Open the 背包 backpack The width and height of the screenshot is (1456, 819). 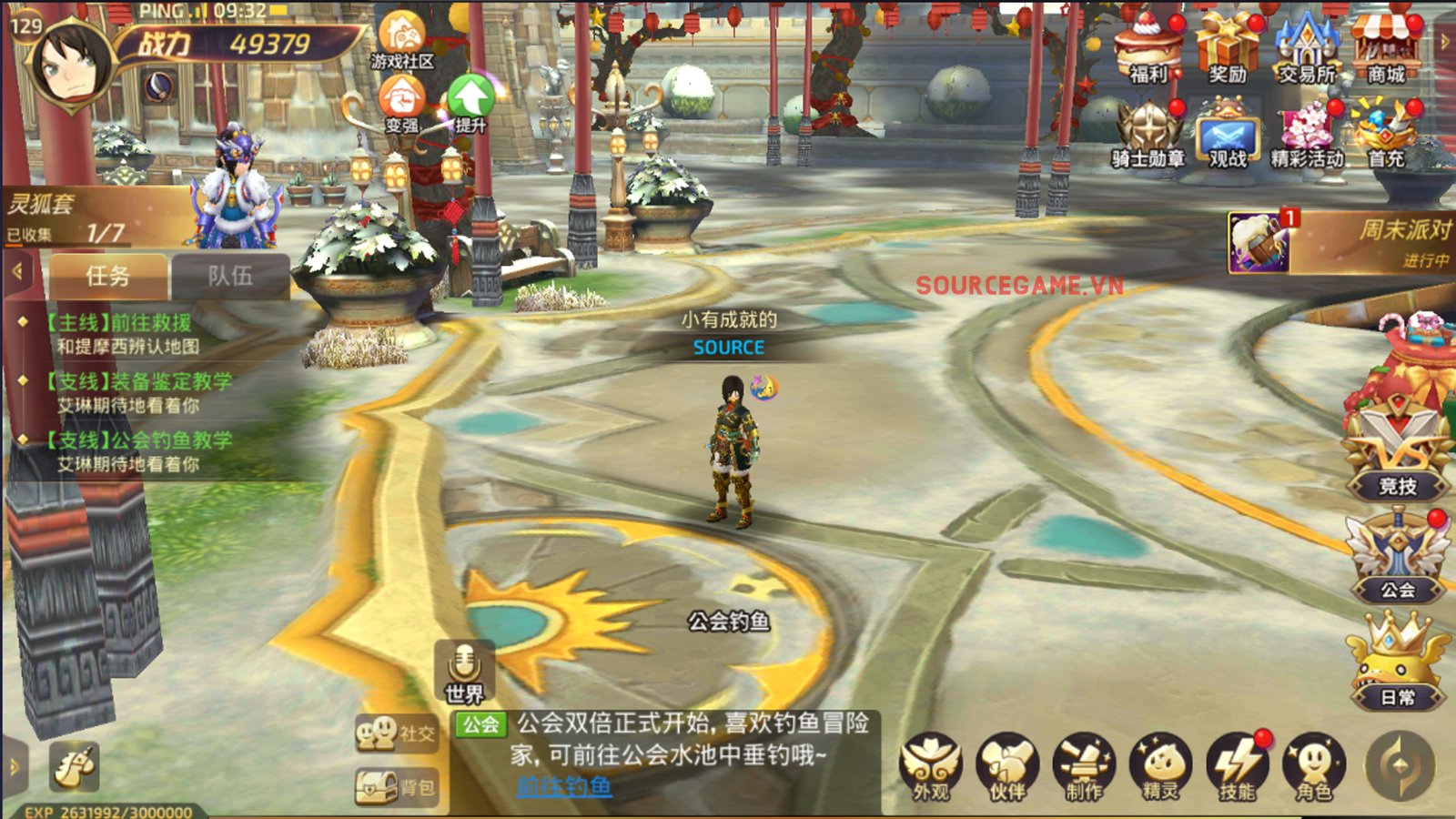396,787
